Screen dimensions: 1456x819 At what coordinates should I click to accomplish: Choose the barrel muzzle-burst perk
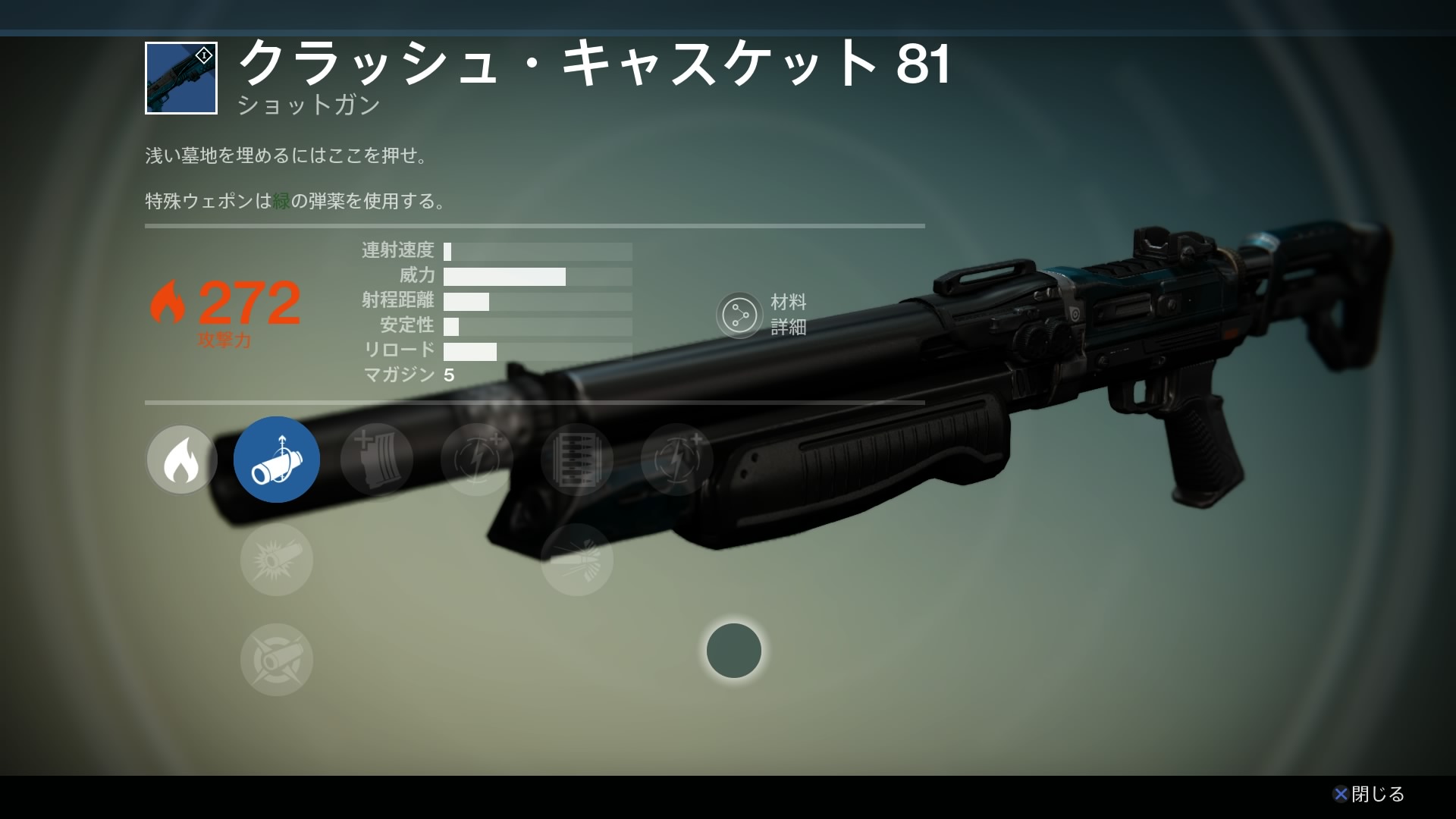276,560
